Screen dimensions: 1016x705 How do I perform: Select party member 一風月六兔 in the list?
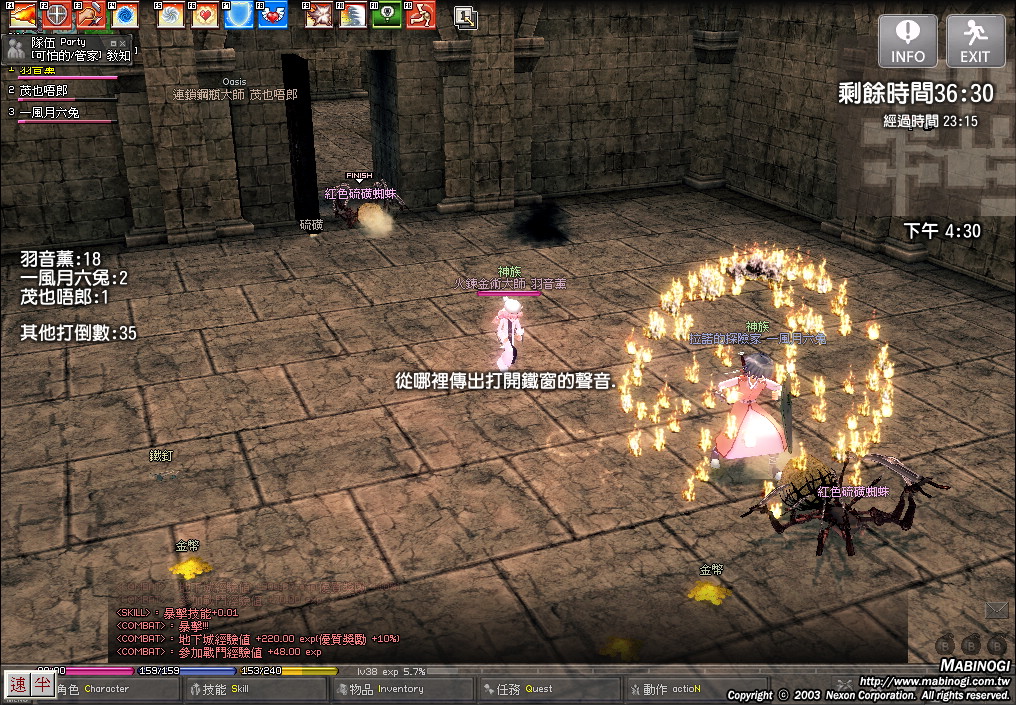coord(49,113)
